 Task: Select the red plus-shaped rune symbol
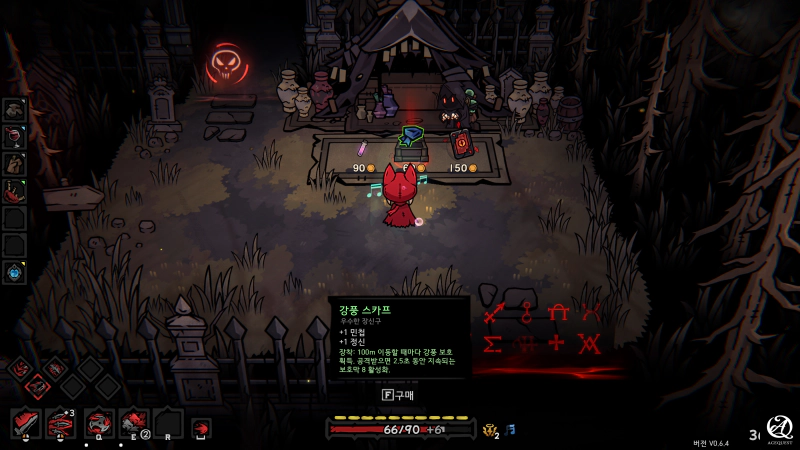[x=556, y=344]
